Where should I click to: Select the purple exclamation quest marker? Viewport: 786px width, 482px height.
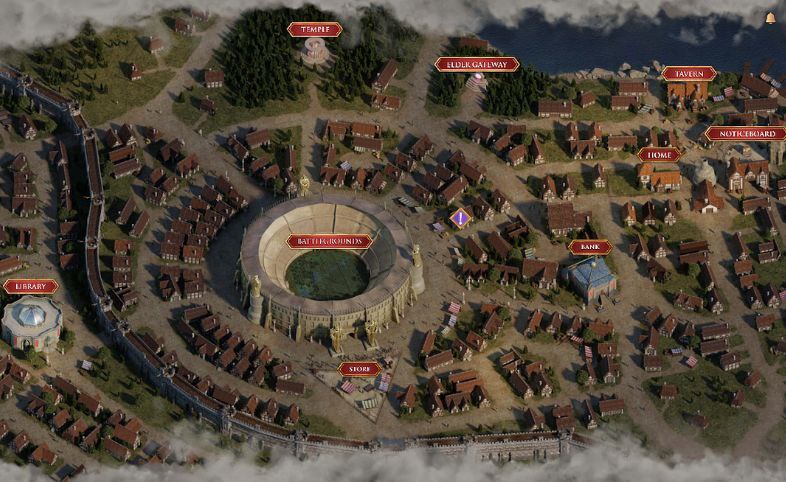click(x=459, y=217)
